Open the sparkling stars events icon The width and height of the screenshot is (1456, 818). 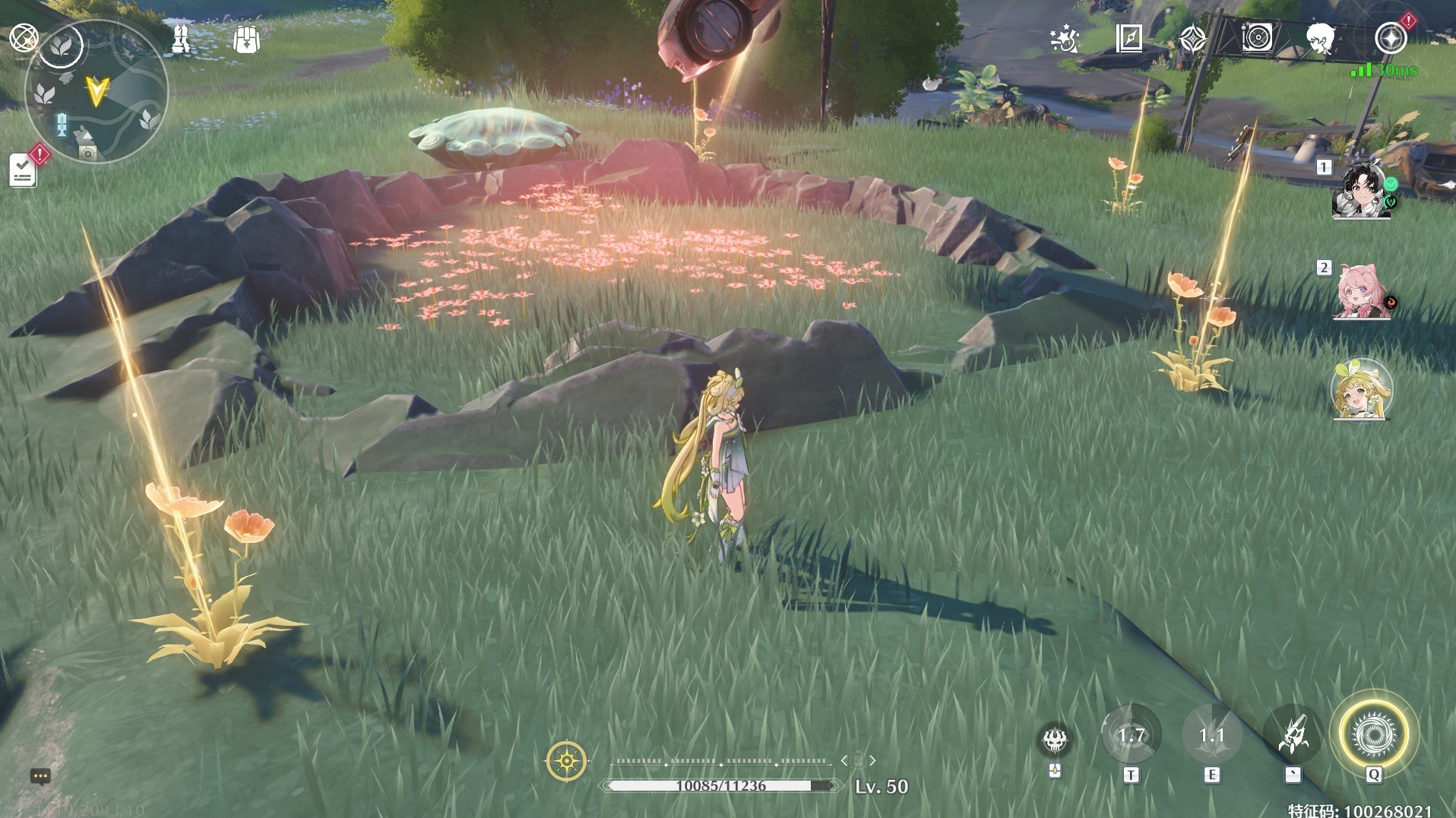[1064, 38]
